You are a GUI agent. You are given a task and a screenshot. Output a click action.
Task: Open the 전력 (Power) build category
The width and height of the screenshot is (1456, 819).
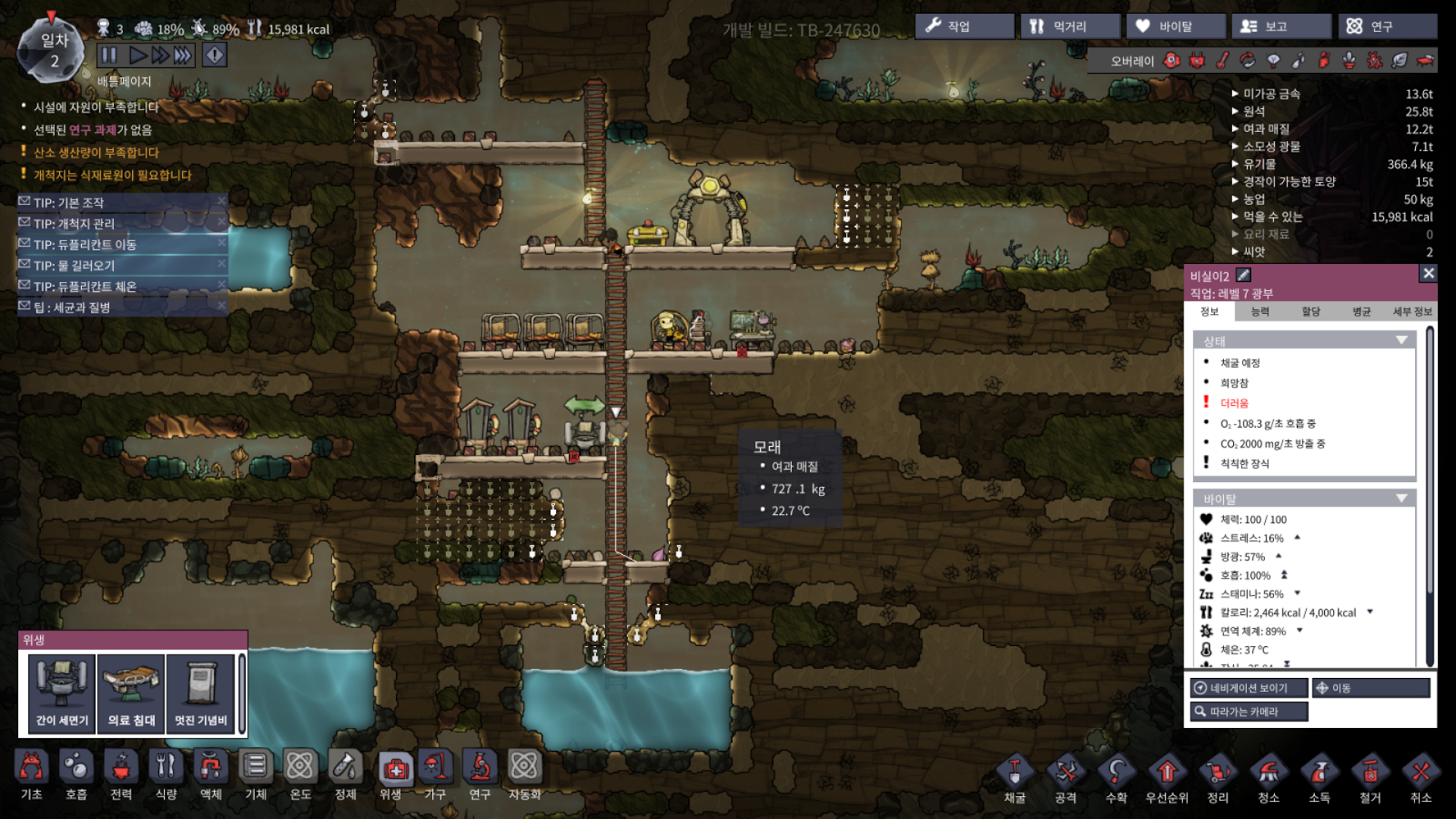coord(121,775)
